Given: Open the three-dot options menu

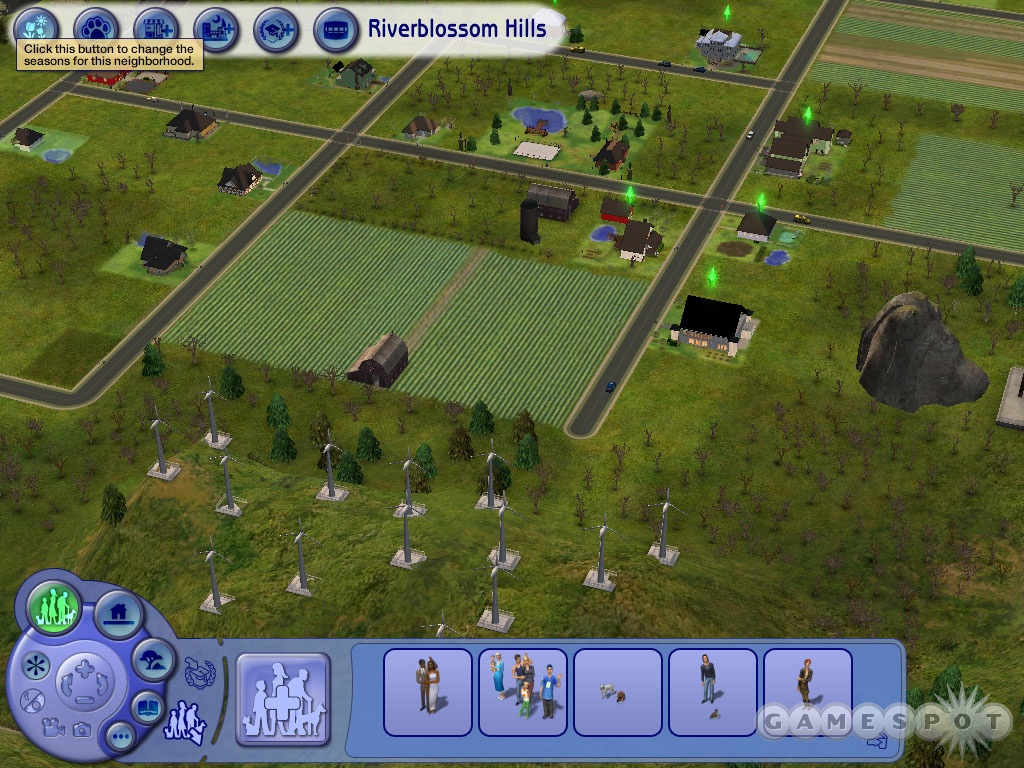Looking at the screenshot, I should (x=121, y=738).
